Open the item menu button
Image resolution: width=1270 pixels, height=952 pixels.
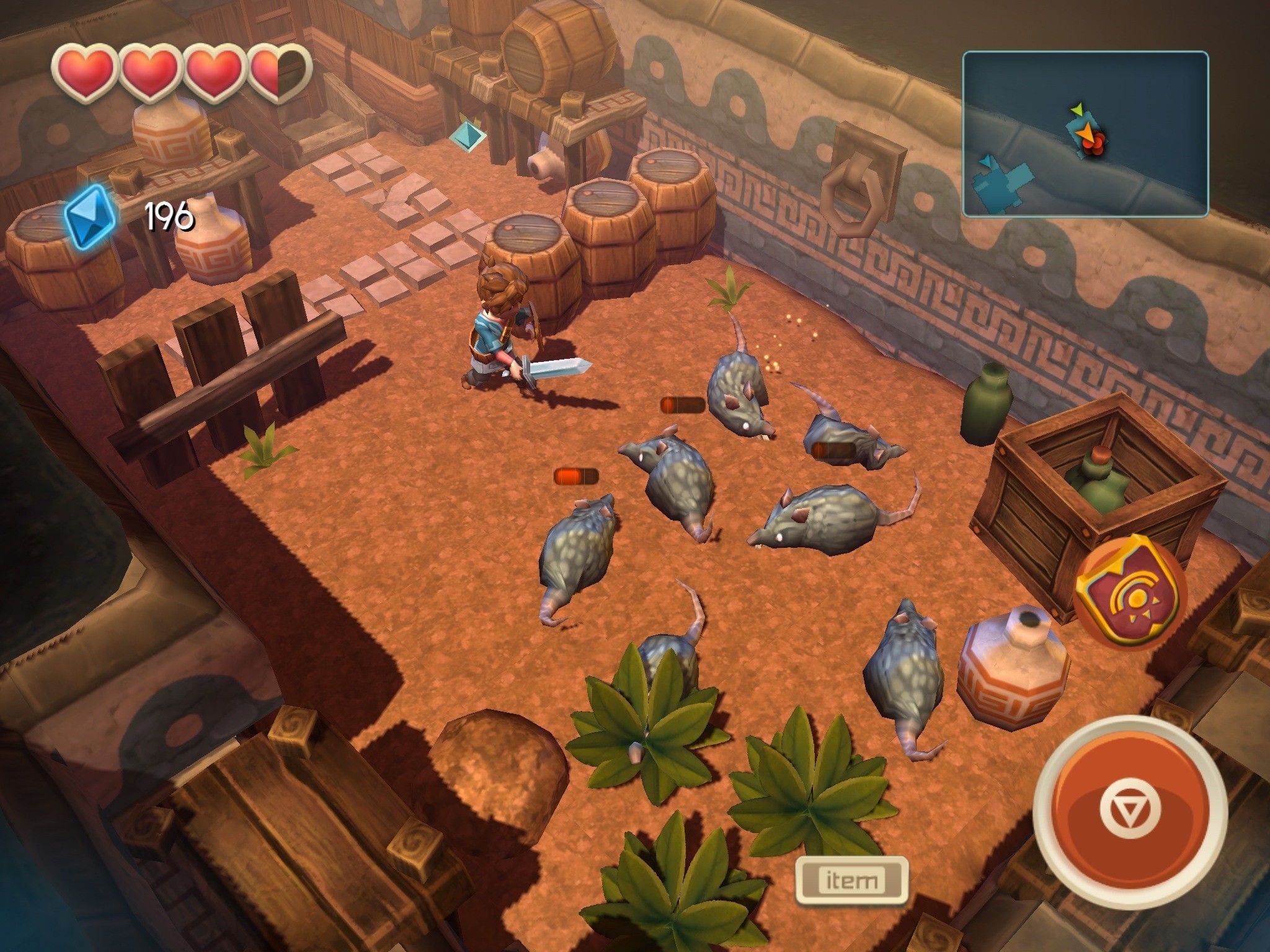[x=851, y=880]
